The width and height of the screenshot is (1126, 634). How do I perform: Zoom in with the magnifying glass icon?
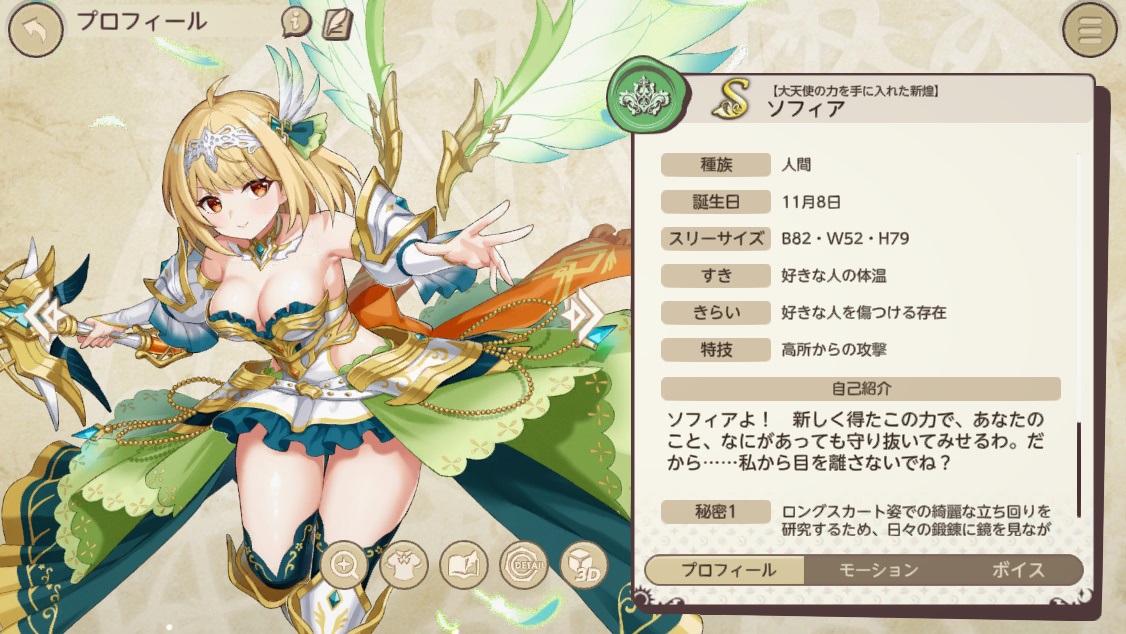pyautogui.click(x=346, y=567)
